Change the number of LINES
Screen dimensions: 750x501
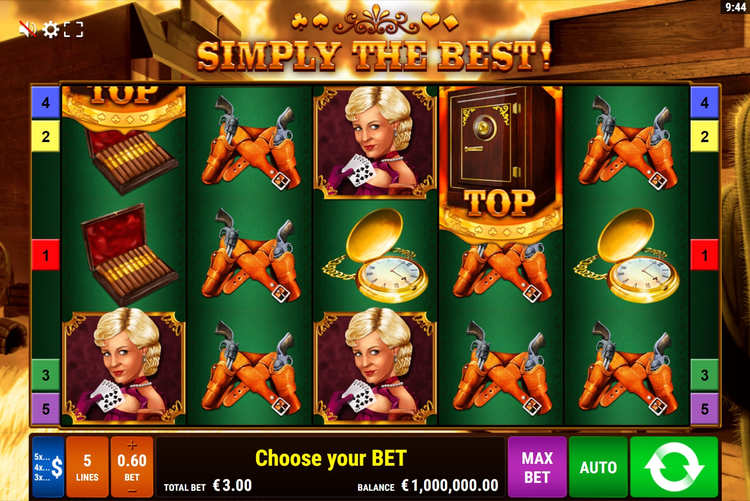tap(87, 467)
